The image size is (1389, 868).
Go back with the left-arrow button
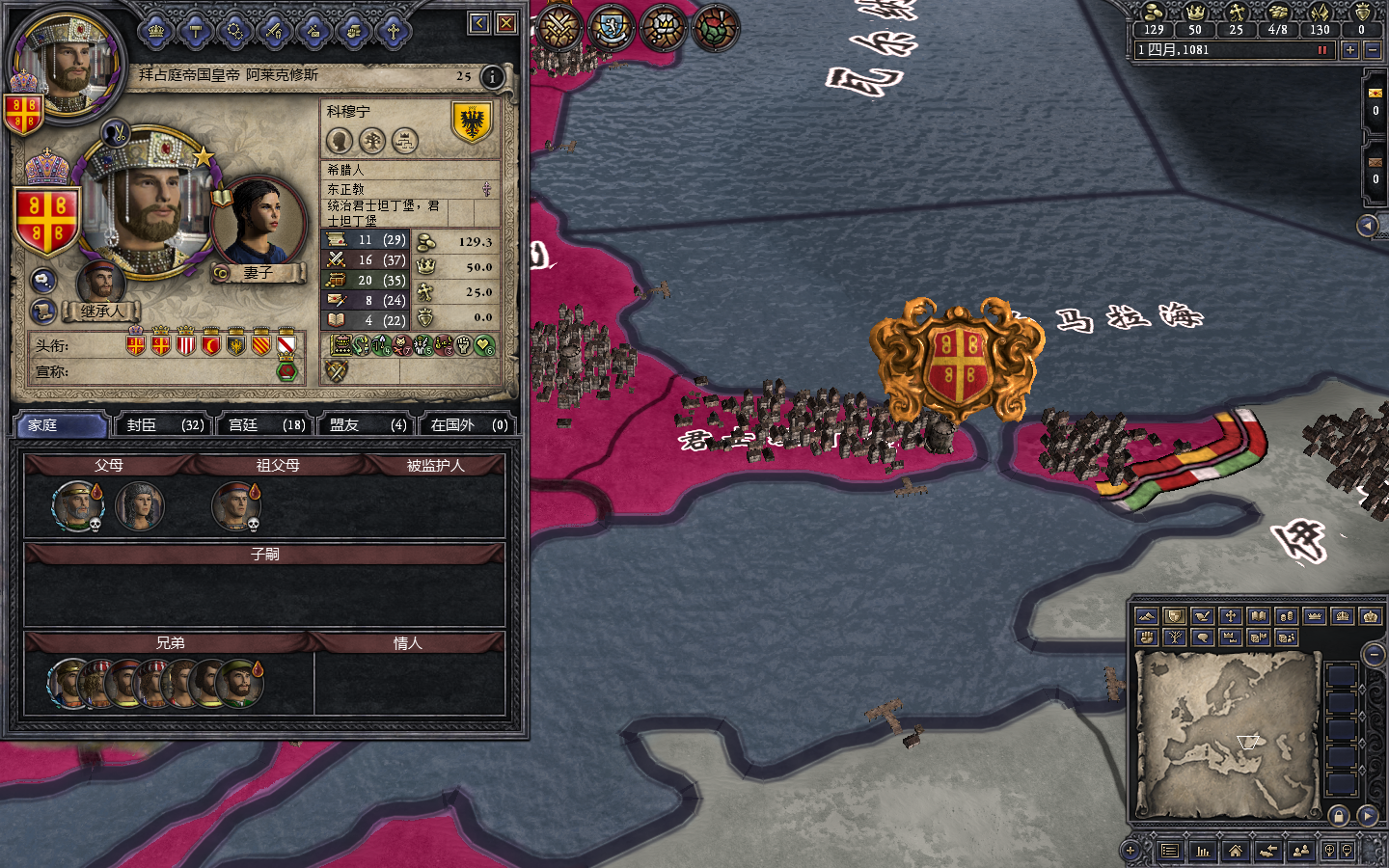pos(479,22)
